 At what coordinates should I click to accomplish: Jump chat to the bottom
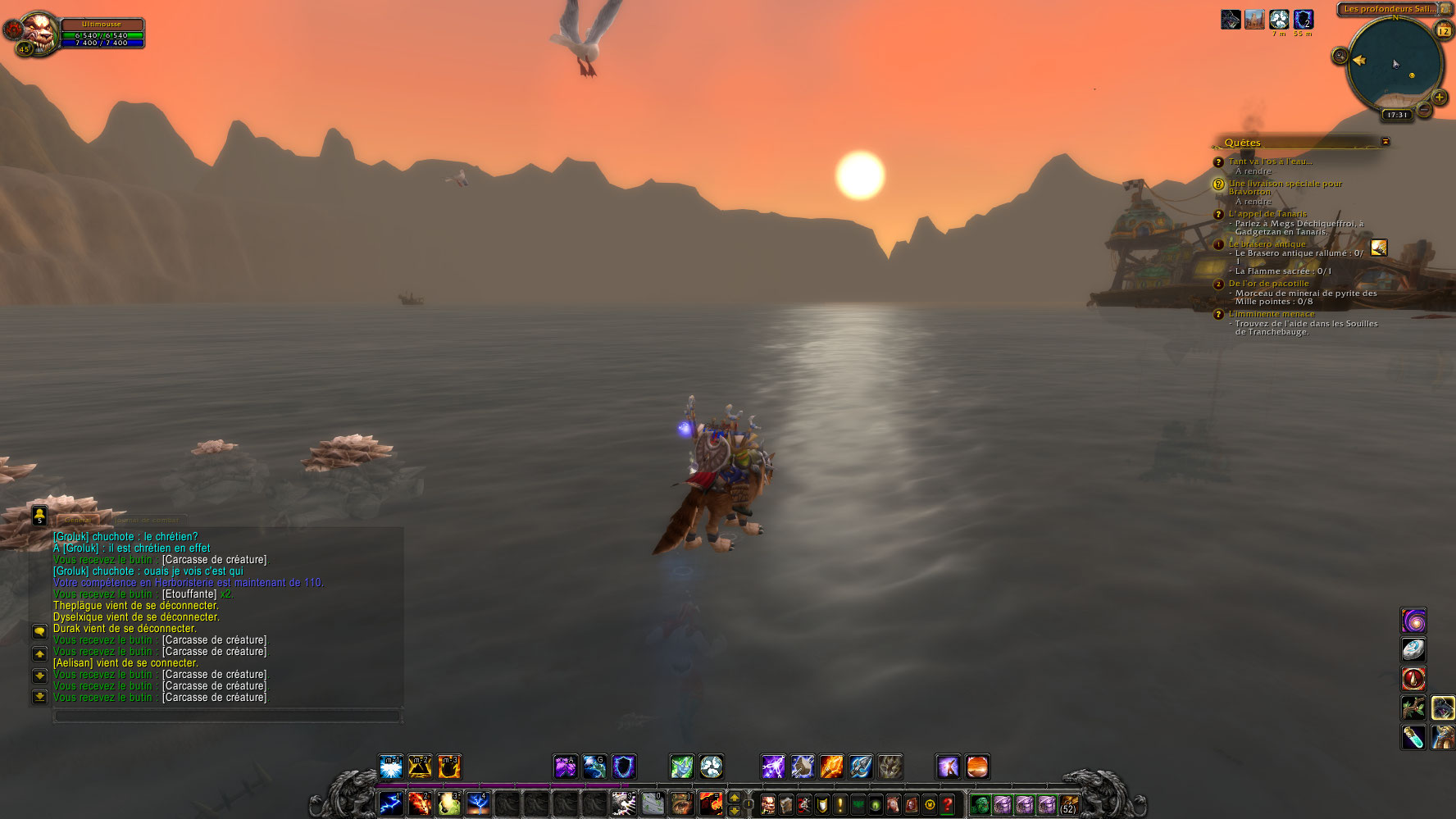(x=39, y=697)
